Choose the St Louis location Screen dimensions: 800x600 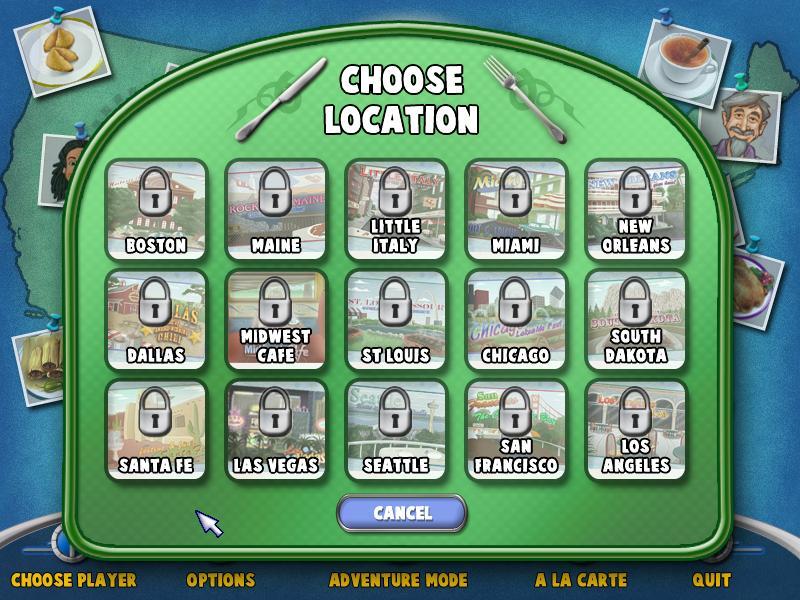(x=395, y=320)
